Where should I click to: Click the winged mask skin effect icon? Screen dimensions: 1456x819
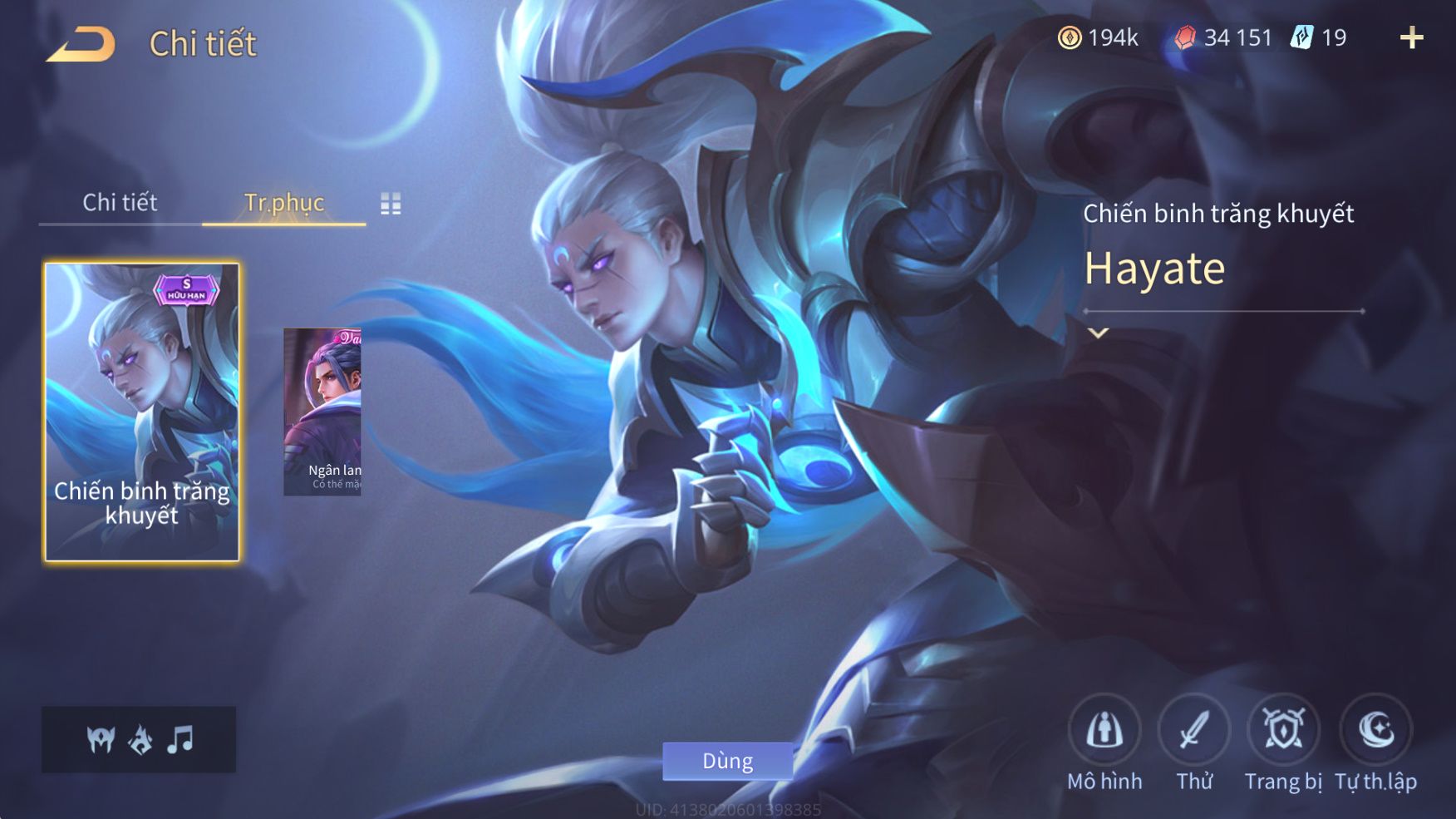(101, 738)
